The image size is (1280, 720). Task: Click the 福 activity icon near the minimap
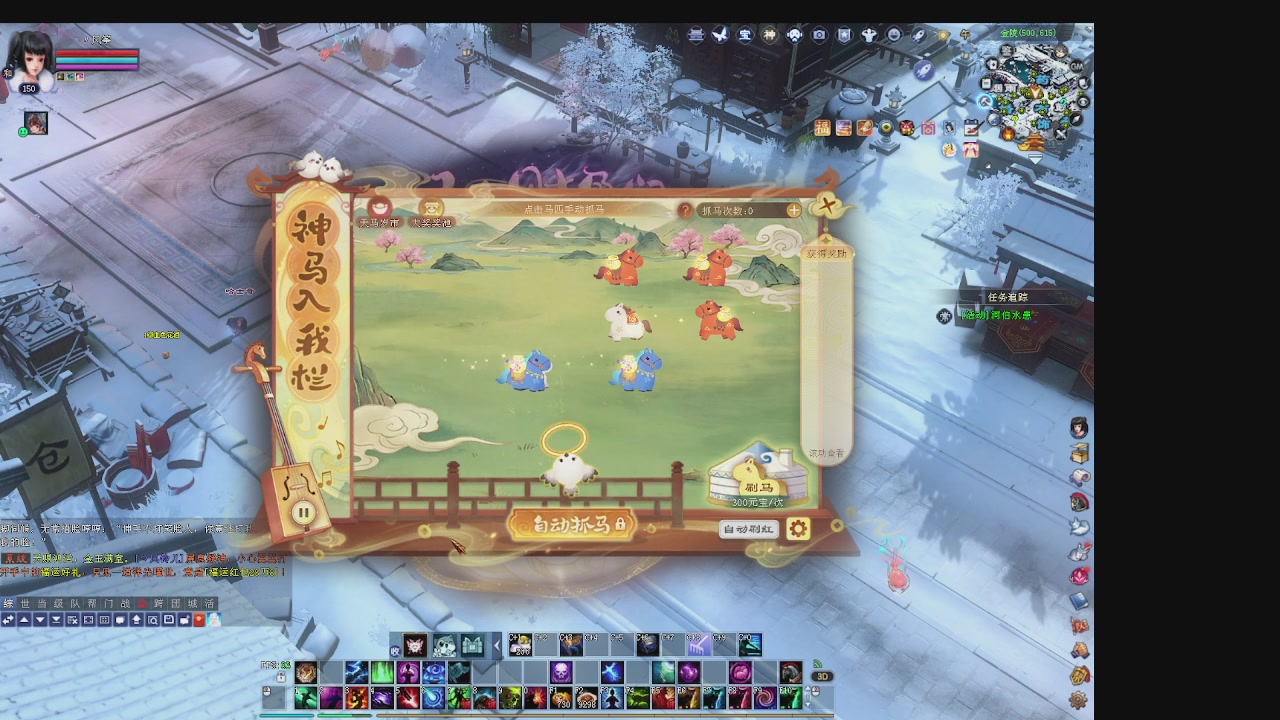(x=823, y=128)
